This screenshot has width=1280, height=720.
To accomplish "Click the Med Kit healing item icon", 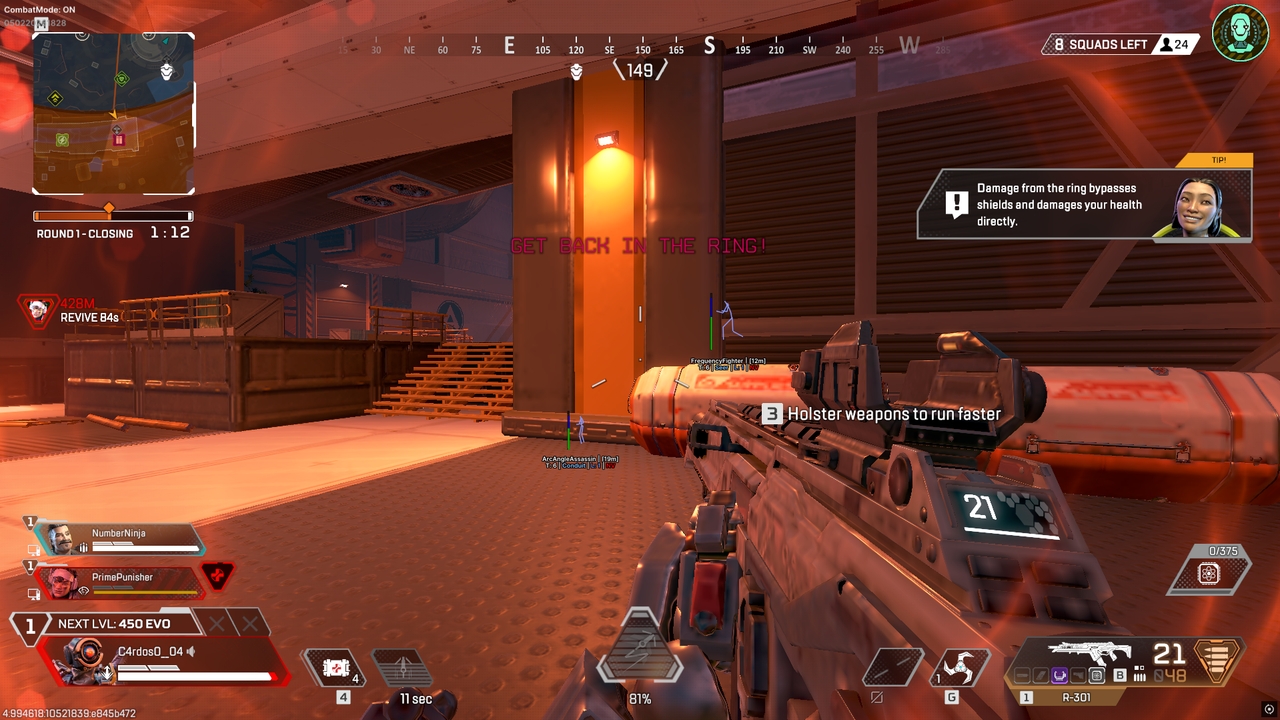I will pyautogui.click(x=336, y=669).
